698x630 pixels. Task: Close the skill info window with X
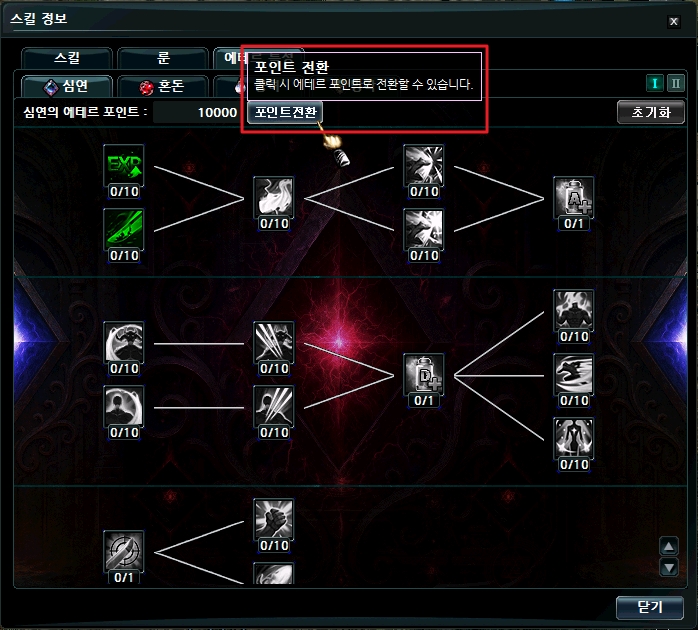point(672,19)
